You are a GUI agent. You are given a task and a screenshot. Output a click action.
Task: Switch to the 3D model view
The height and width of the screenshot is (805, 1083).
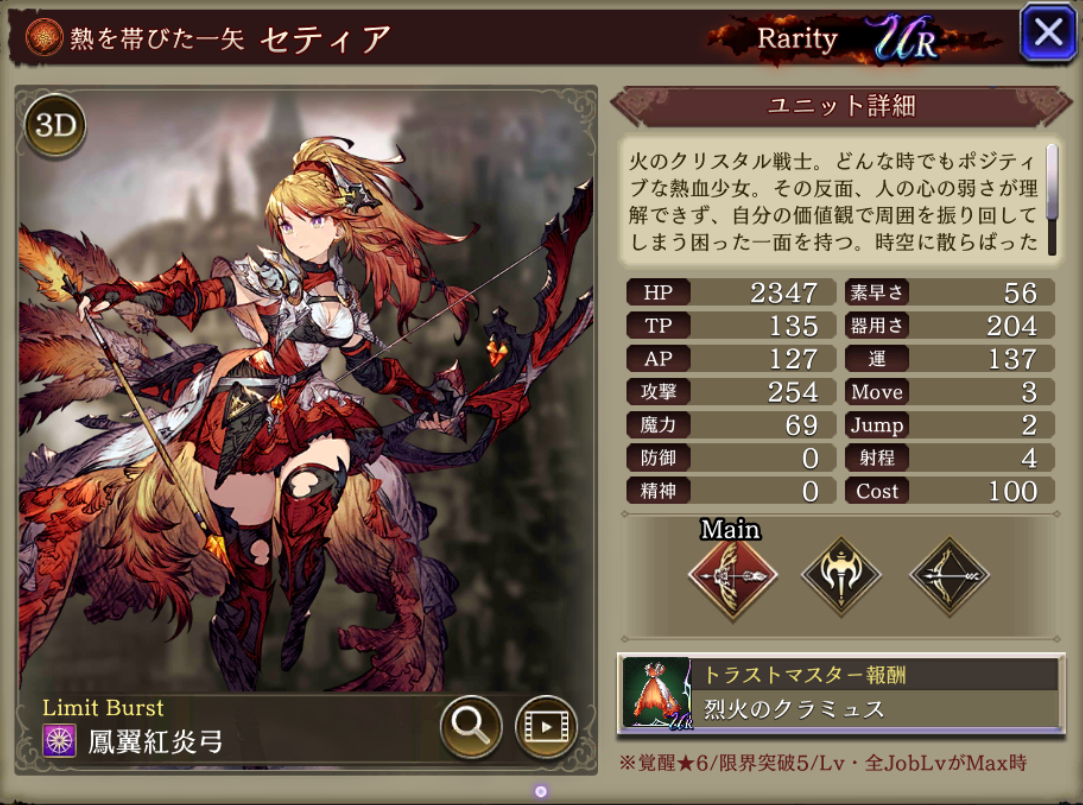55,125
